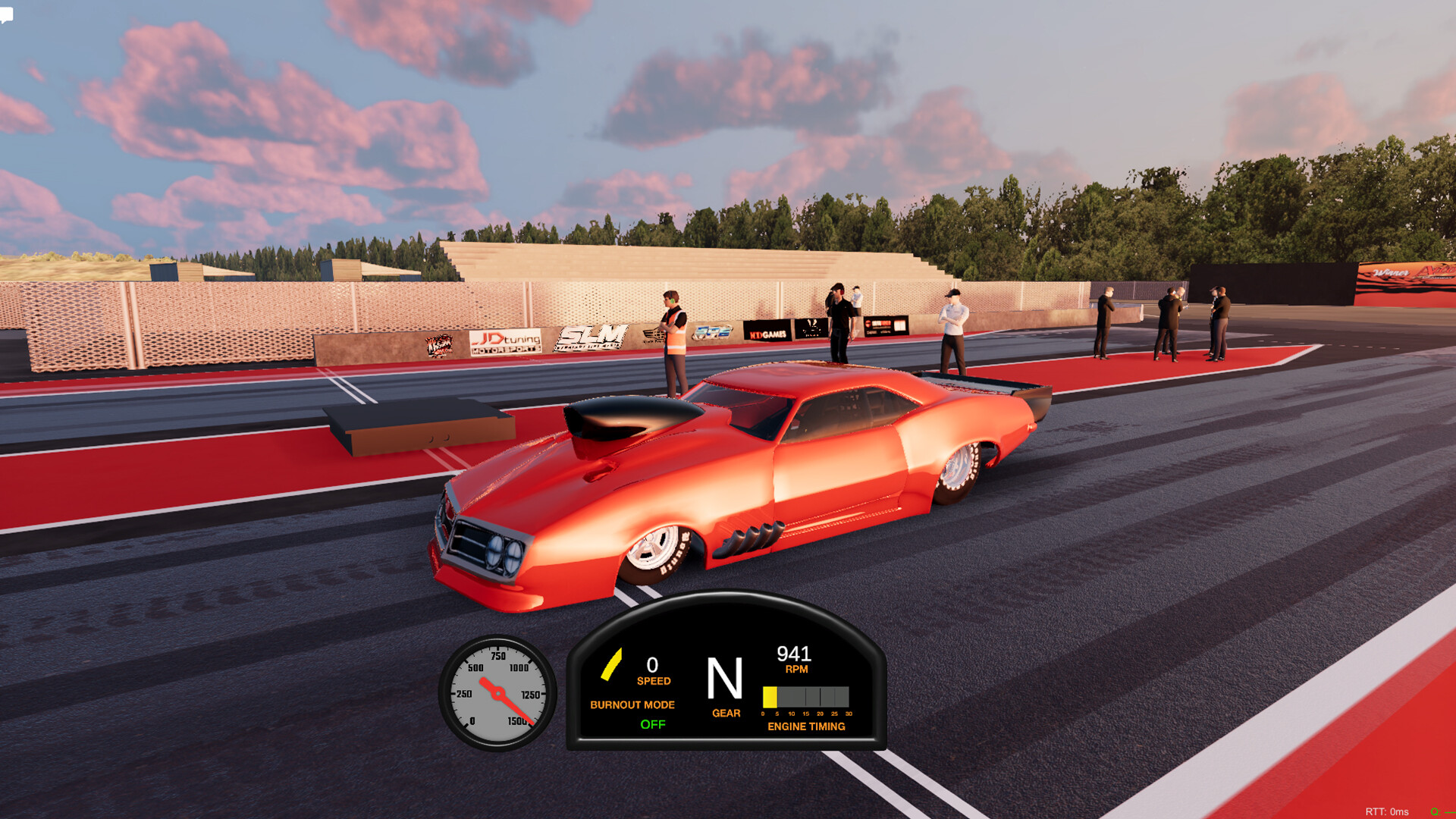Expand the GEAR selector display
This screenshot has height=819, width=1456.
coord(725,713)
